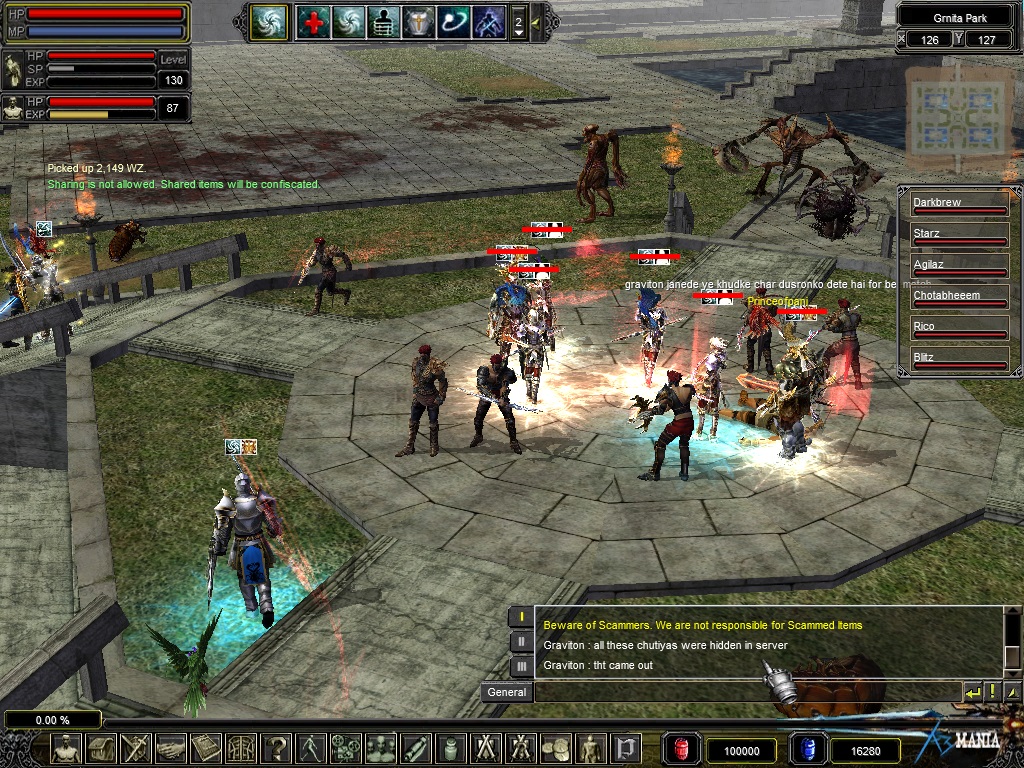The height and width of the screenshot is (768, 1024).
Task: Choose party member Blitz
Action: tap(959, 359)
